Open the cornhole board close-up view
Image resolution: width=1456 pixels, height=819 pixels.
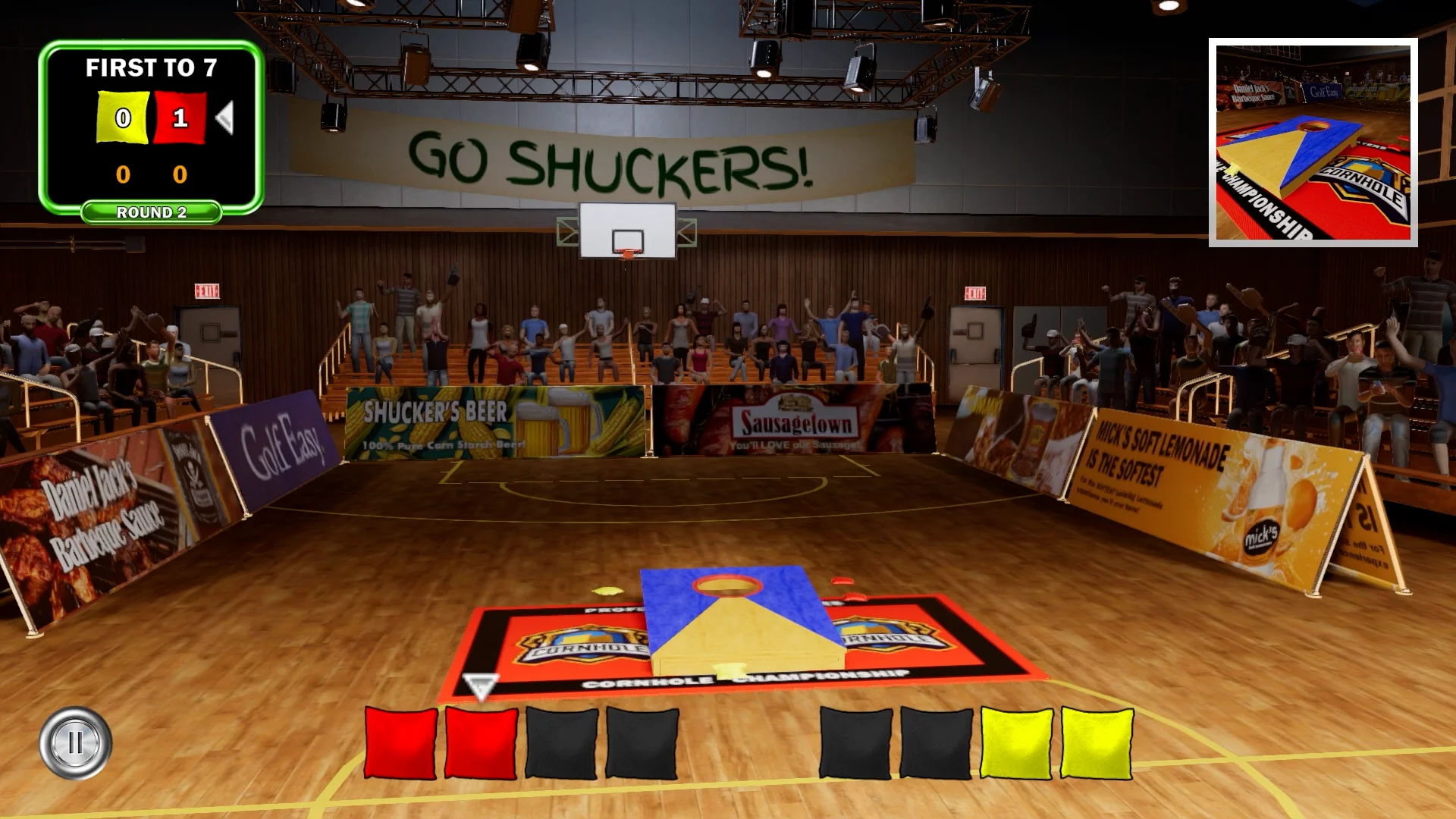point(1313,143)
